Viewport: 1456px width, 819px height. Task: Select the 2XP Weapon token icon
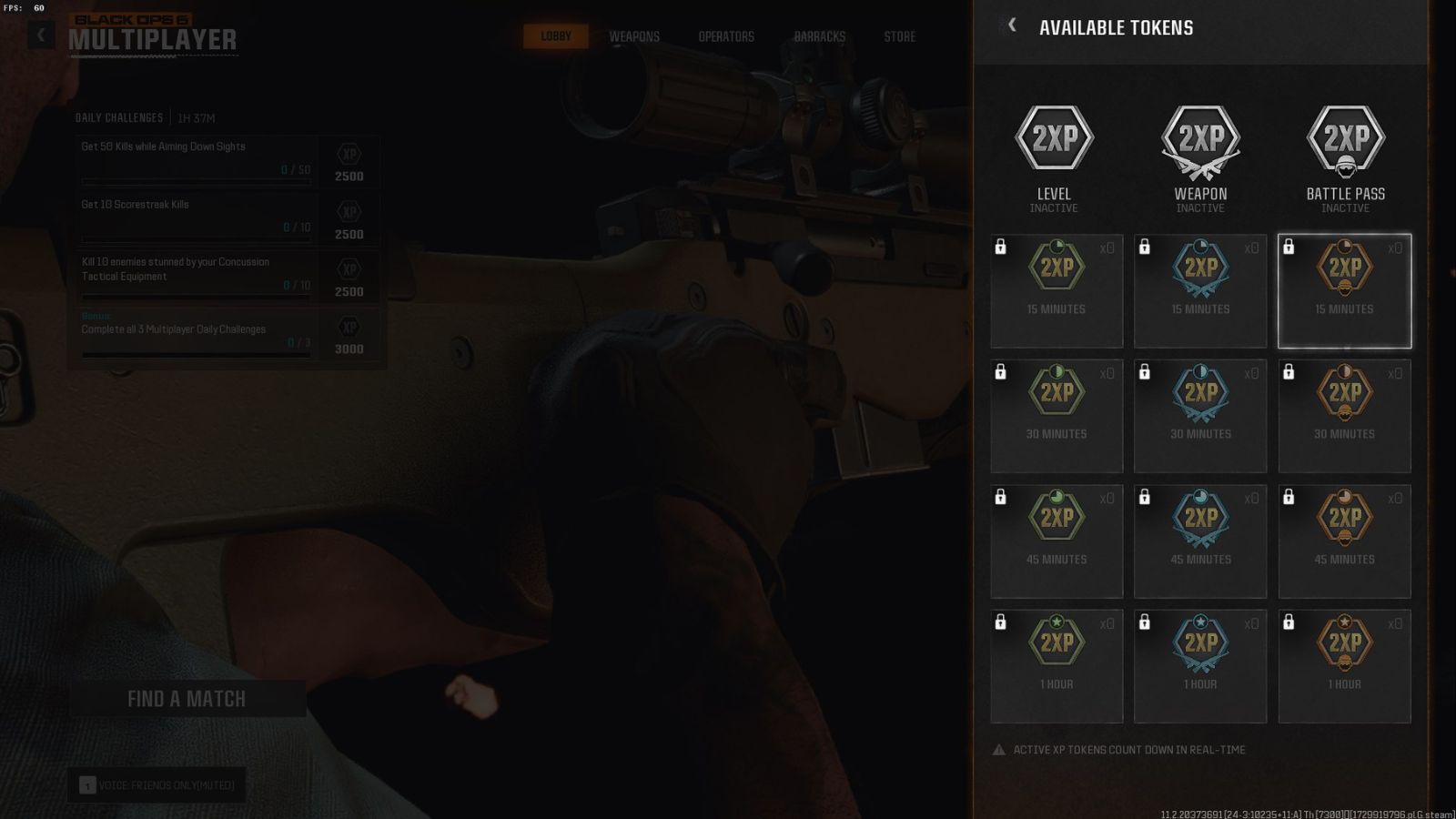pyautogui.click(x=1200, y=138)
